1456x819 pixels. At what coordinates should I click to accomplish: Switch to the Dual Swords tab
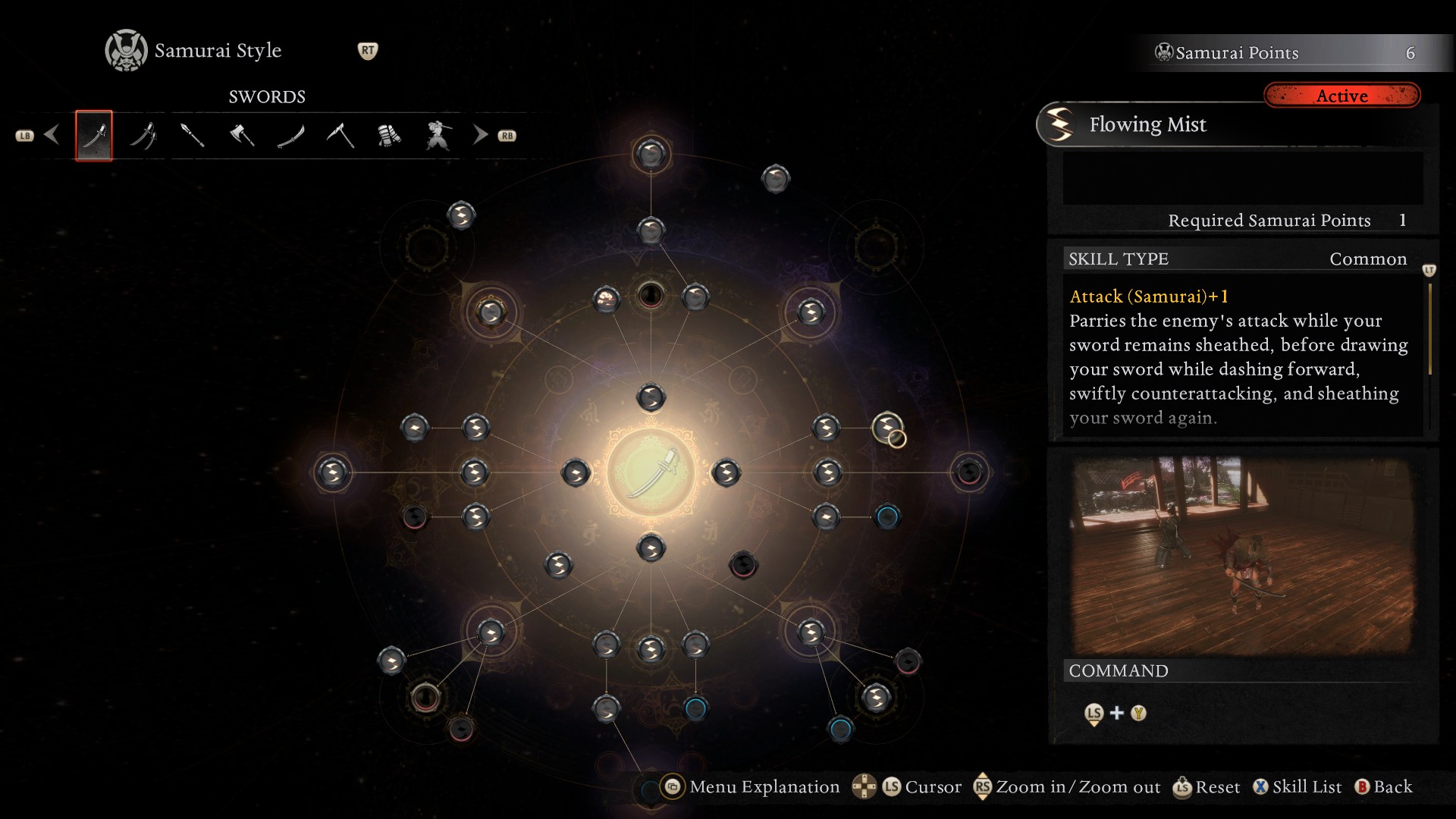143,136
